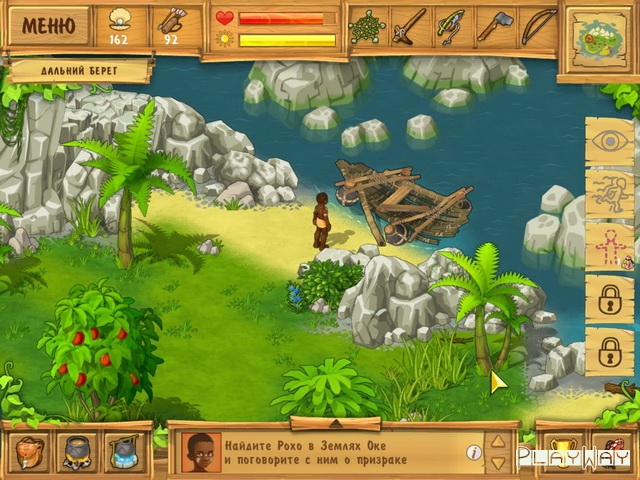
Task: Click the quest giver portrait
Action: (x=201, y=452)
